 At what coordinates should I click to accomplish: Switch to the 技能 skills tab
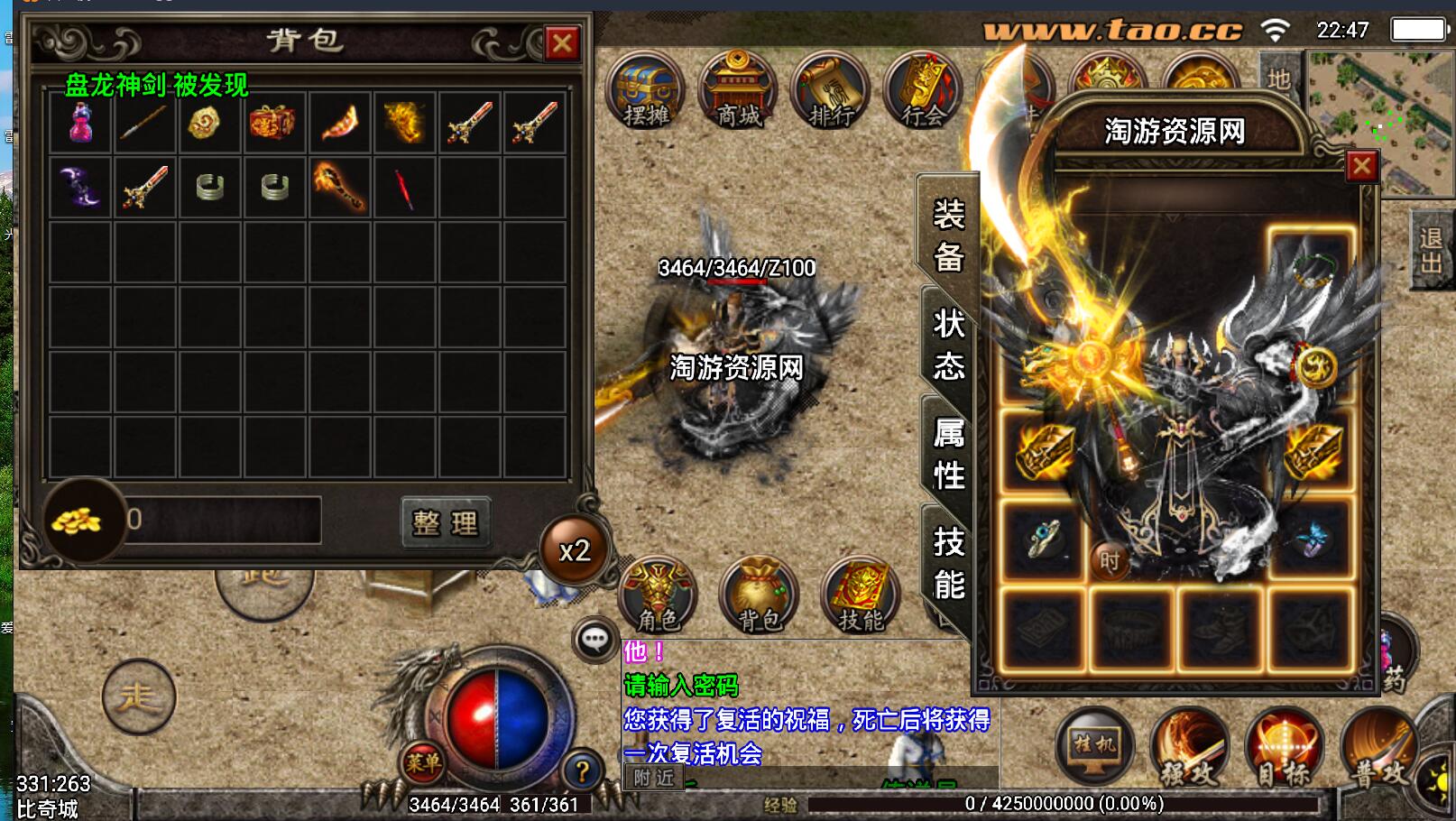(948, 564)
